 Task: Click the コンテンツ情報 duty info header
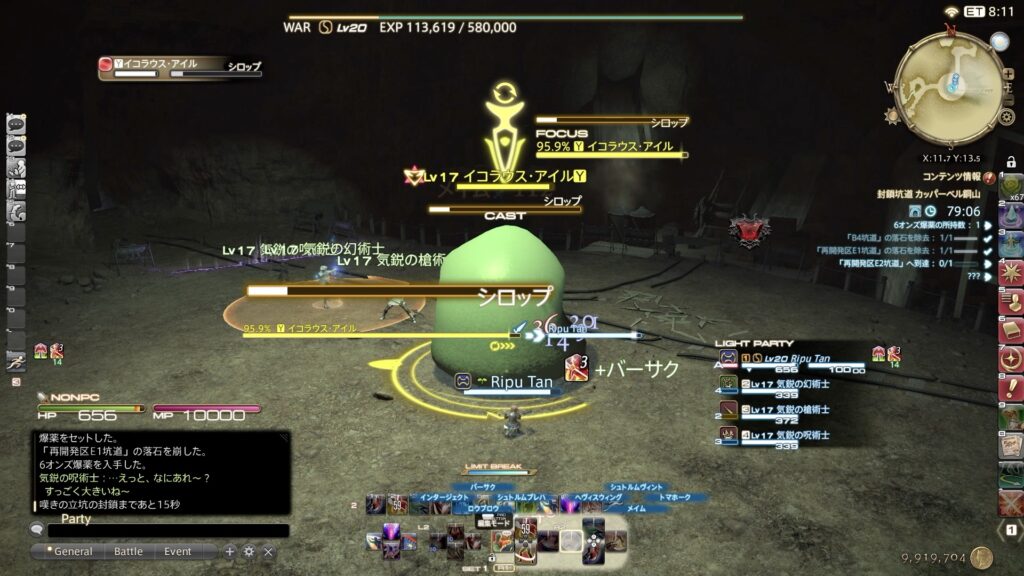pos(951,177)
